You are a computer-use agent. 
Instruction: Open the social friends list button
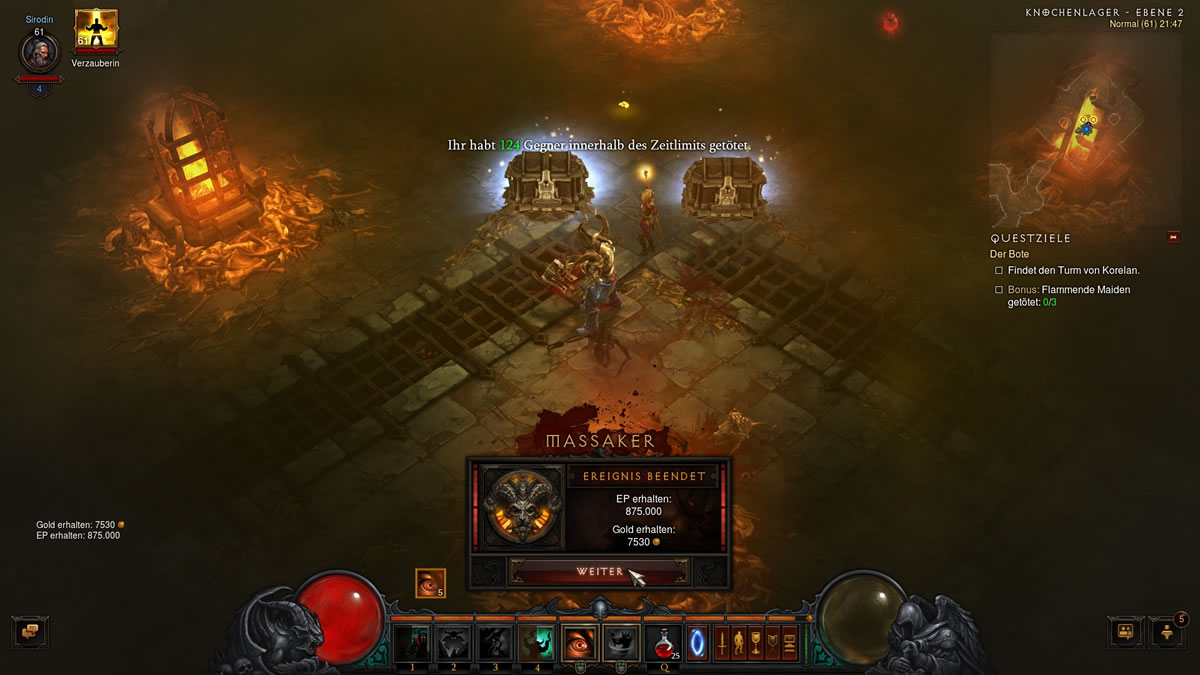[x=1125, y=632]
